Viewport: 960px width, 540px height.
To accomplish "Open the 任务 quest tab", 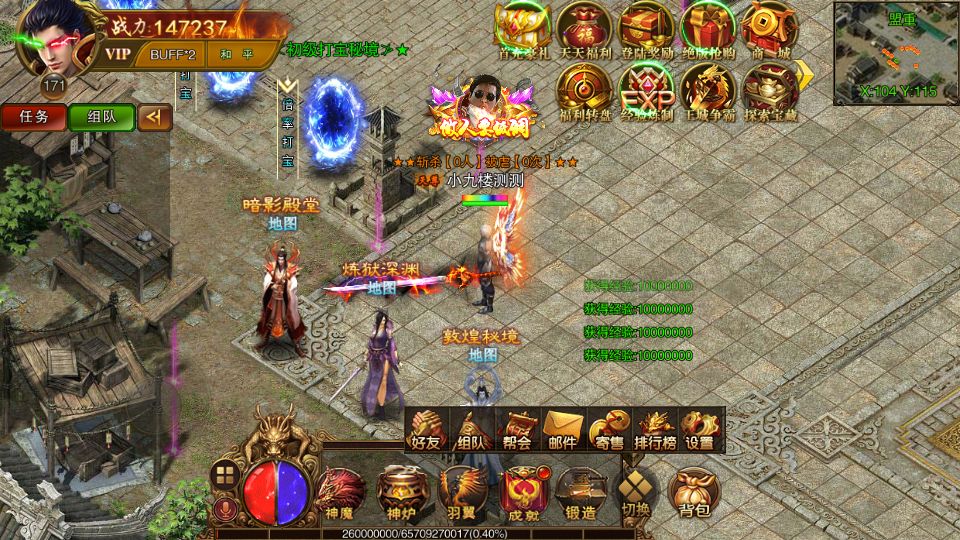I will [33, 116].
